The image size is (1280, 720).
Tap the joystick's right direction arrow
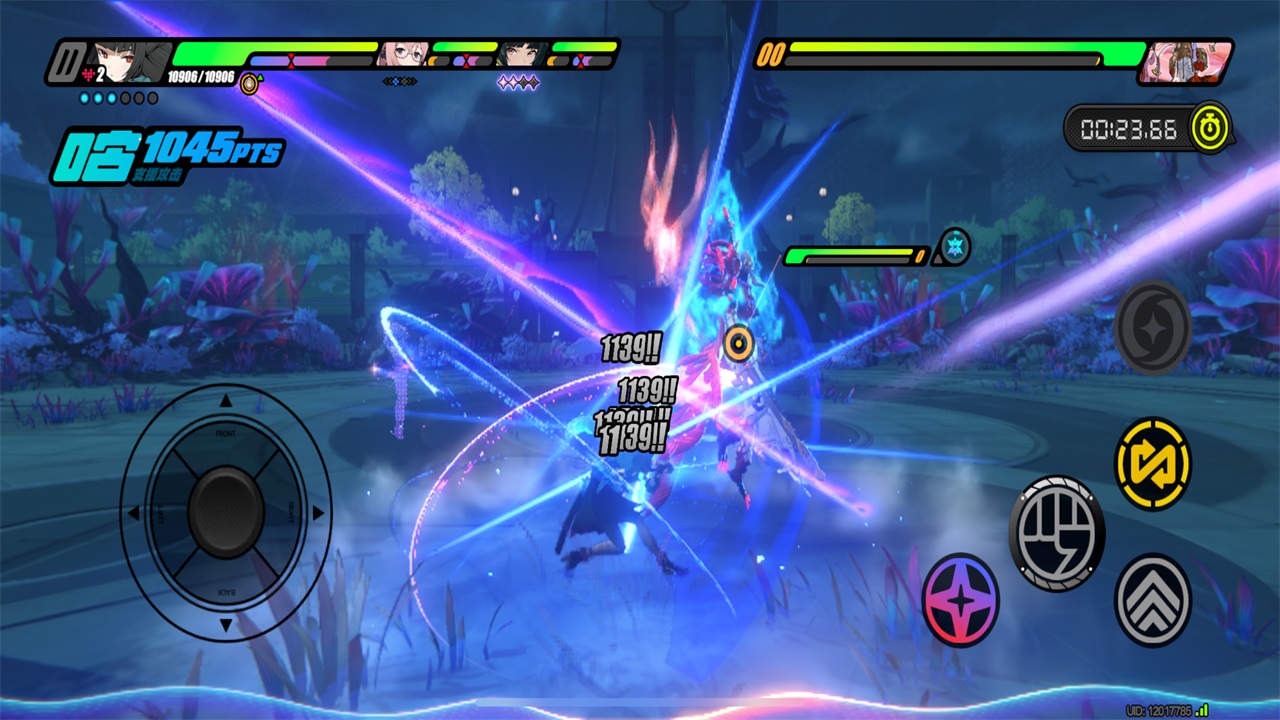318,513
